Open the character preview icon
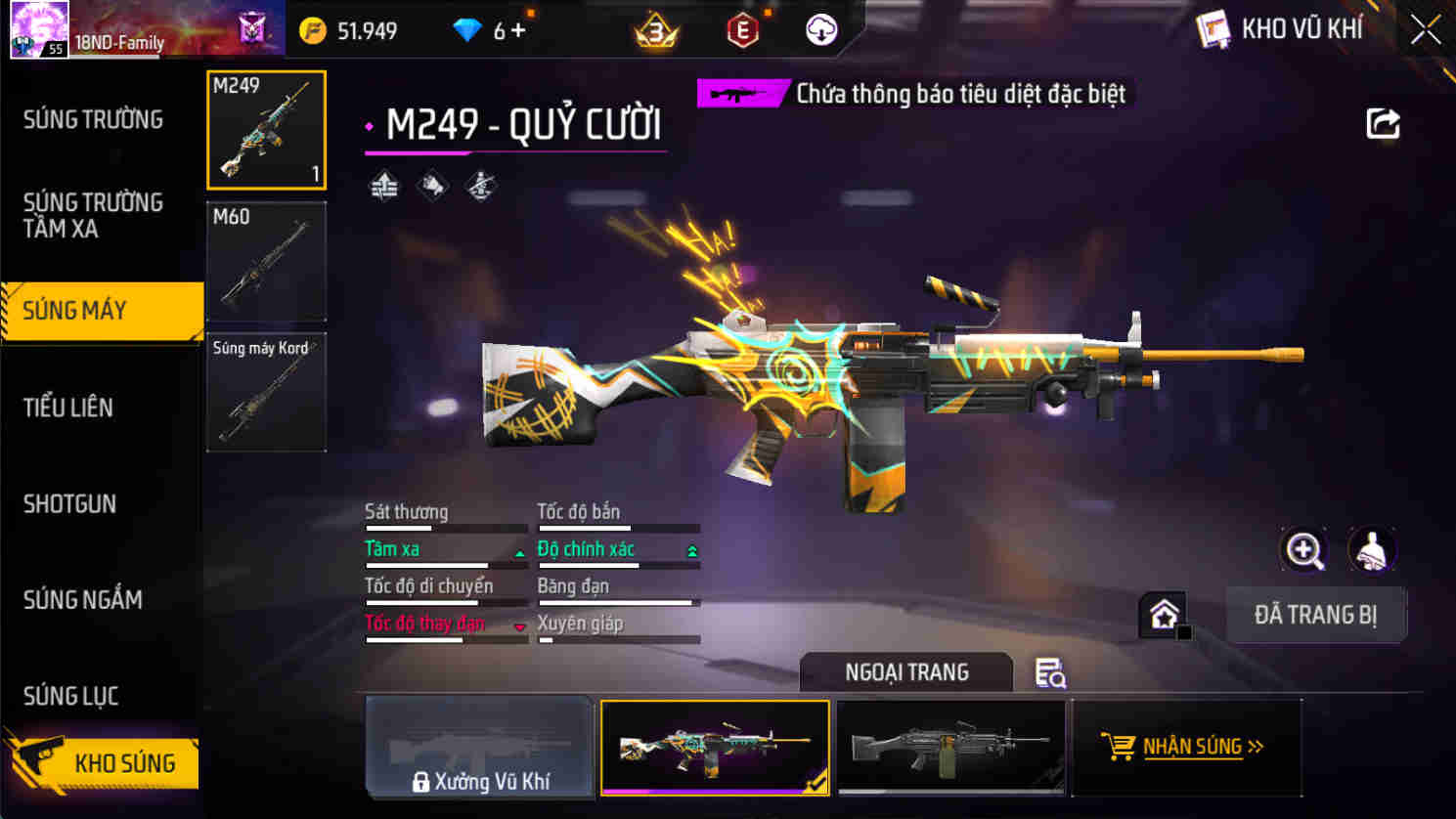 (1373, 549)
